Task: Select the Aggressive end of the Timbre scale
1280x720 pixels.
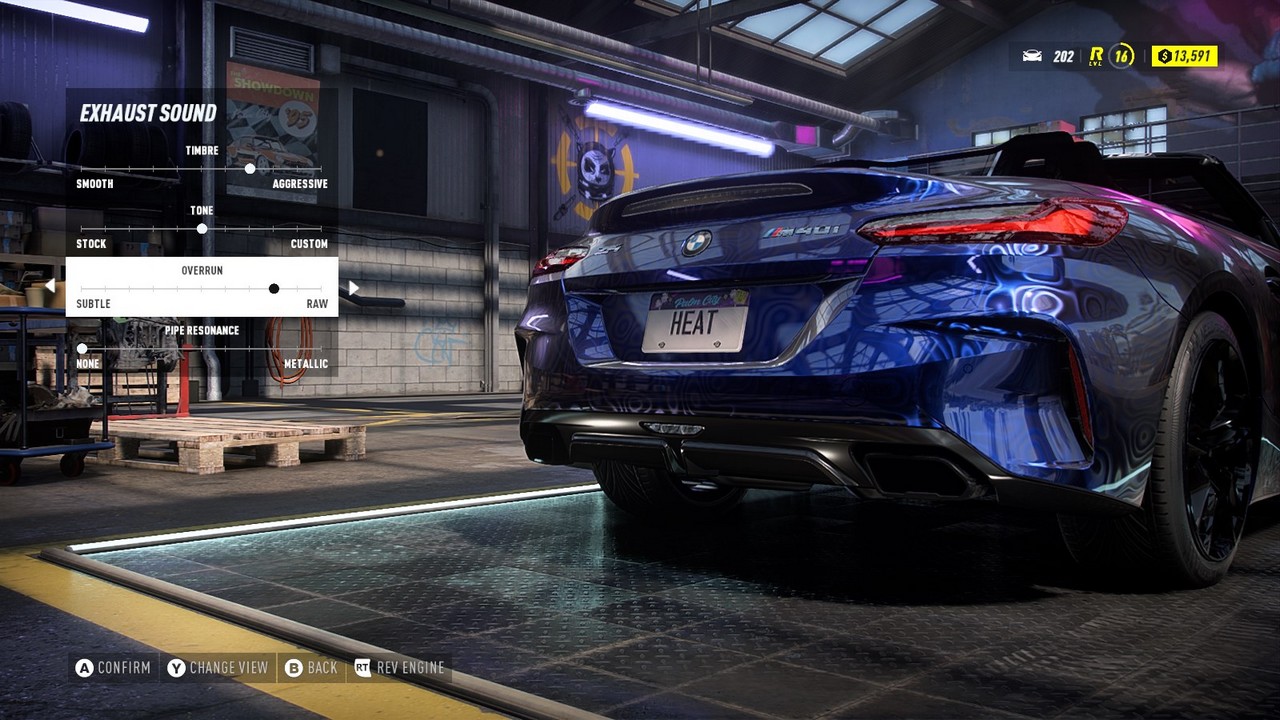Action: 300,184
